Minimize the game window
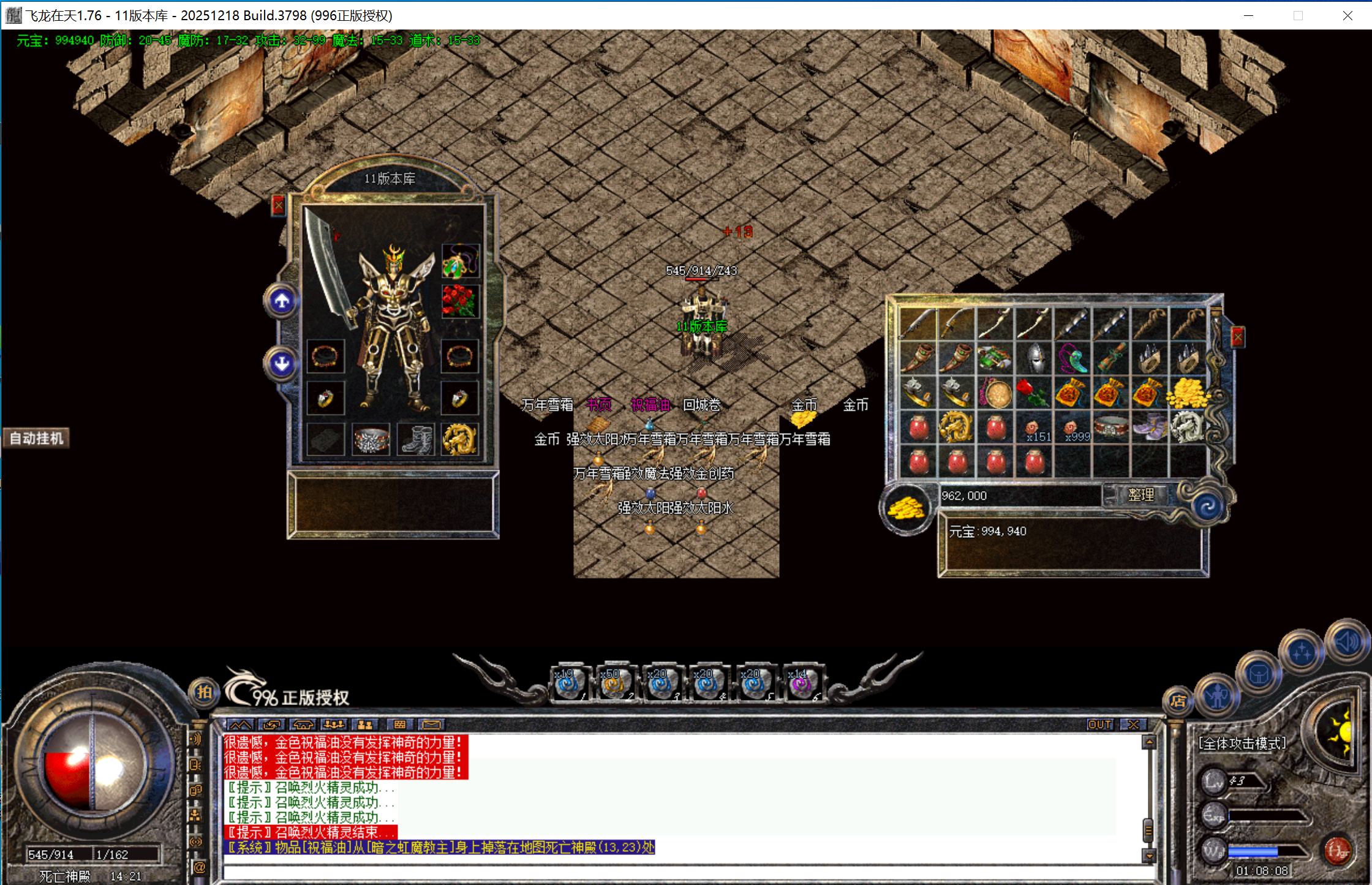This screenshot has height=885, width=1372. pos(1248,15)
